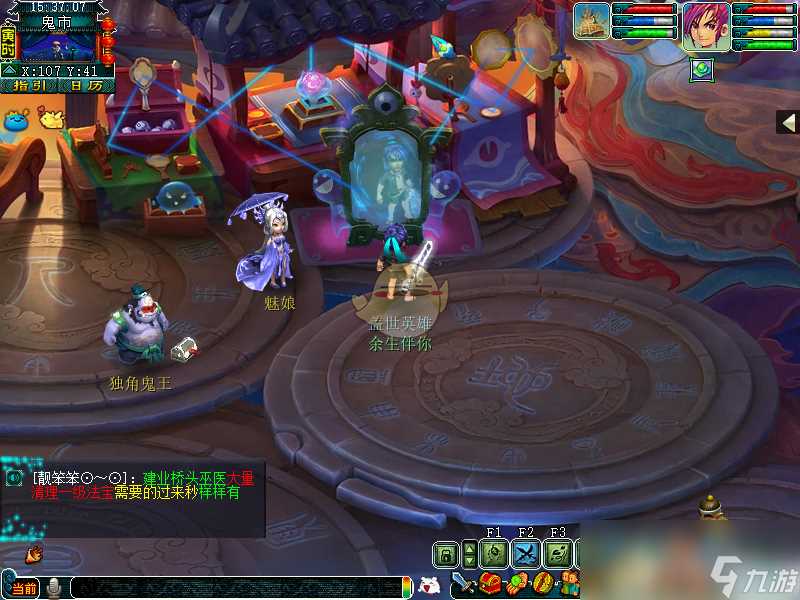Screen dimensions: 800x600
Task: Expand the side panel arrow
Action: (x=788, y=121)
